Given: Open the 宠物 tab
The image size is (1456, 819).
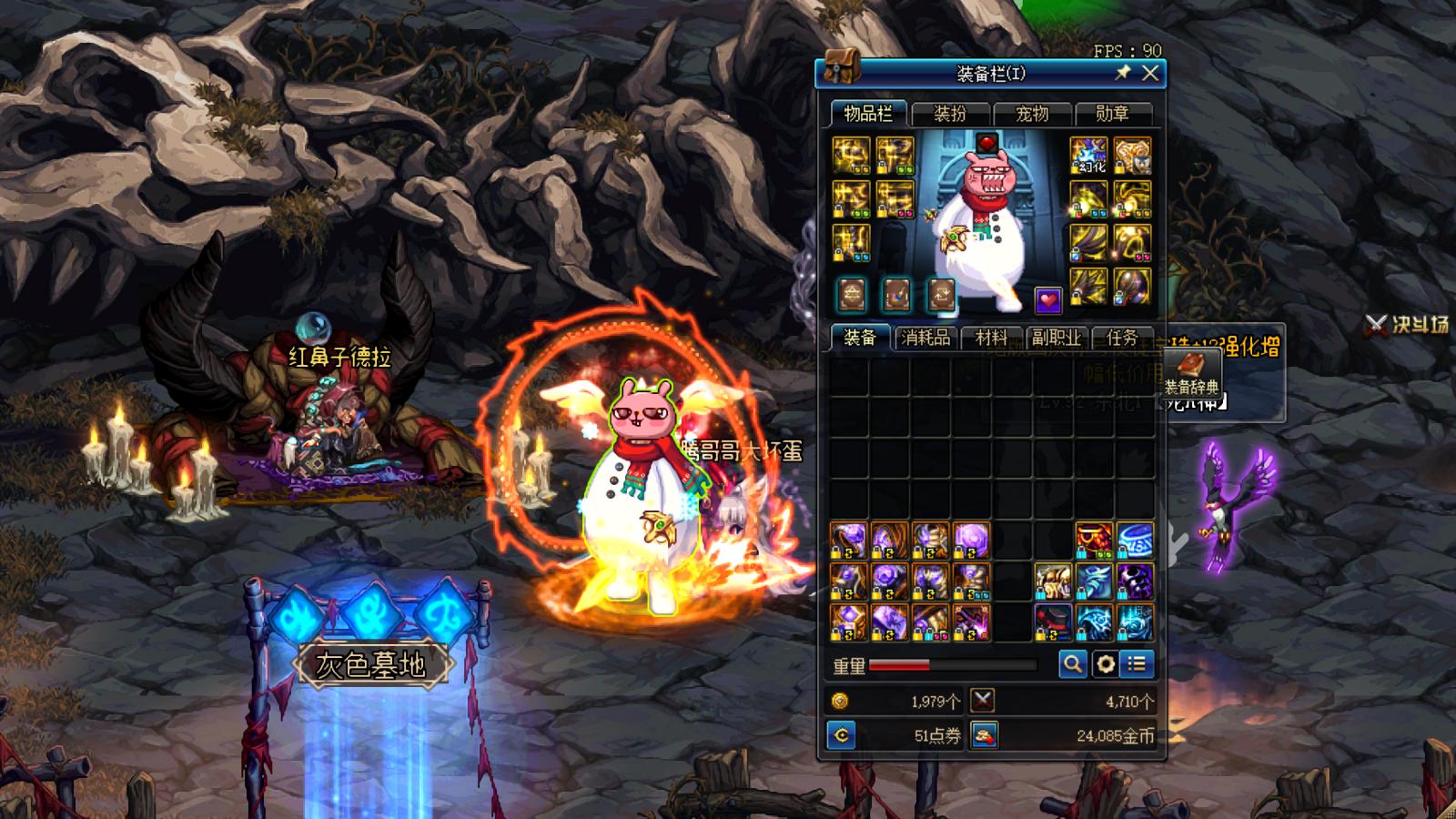Looking at the screenshot, I should point(1031,114).
